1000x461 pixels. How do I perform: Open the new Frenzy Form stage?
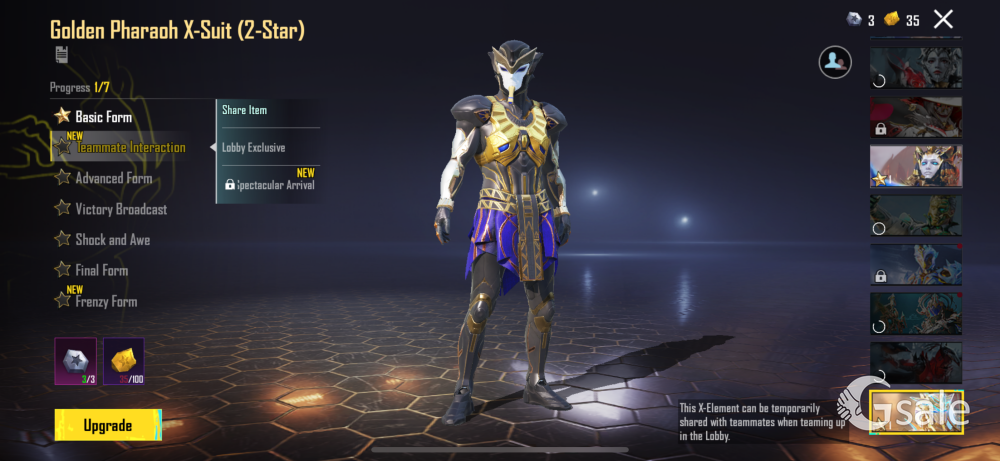pos(106,302)
